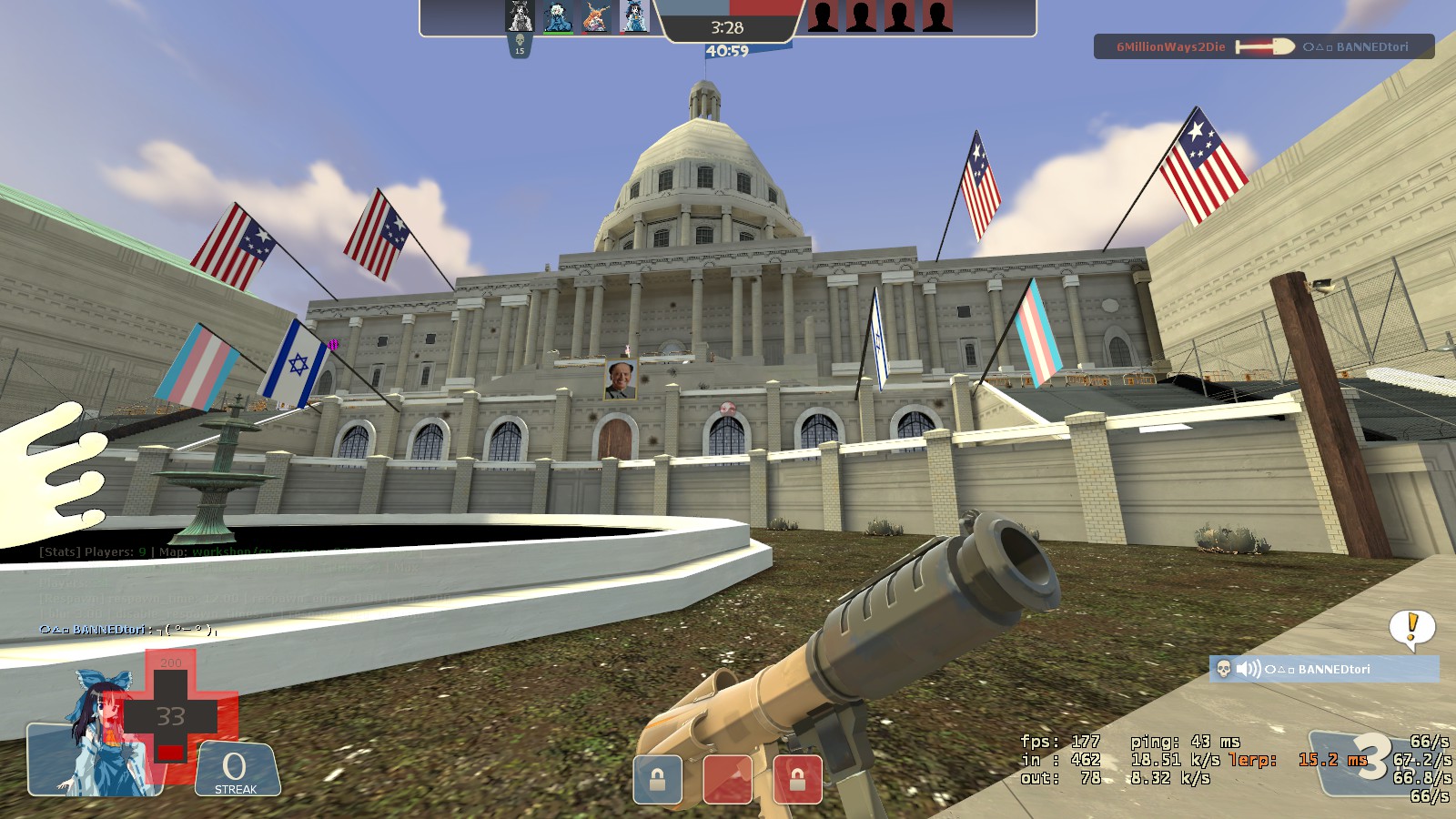Click the BANNEDtori voice chat indicator
1456x819 pixels.
1324,670
